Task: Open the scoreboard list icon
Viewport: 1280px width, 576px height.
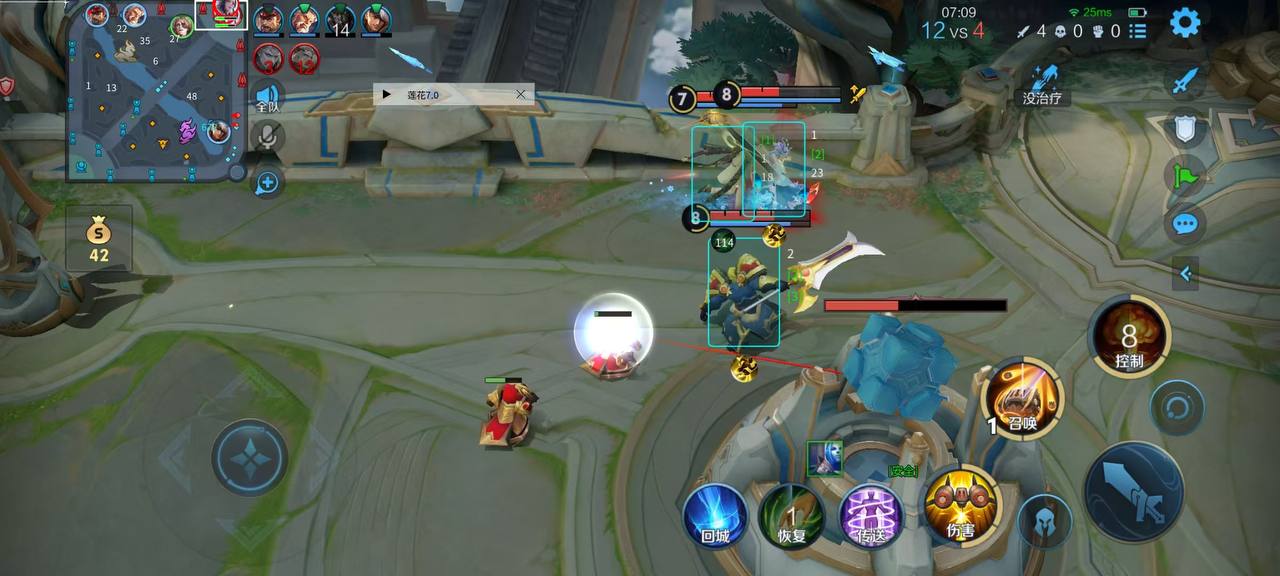Action: 1137,31
